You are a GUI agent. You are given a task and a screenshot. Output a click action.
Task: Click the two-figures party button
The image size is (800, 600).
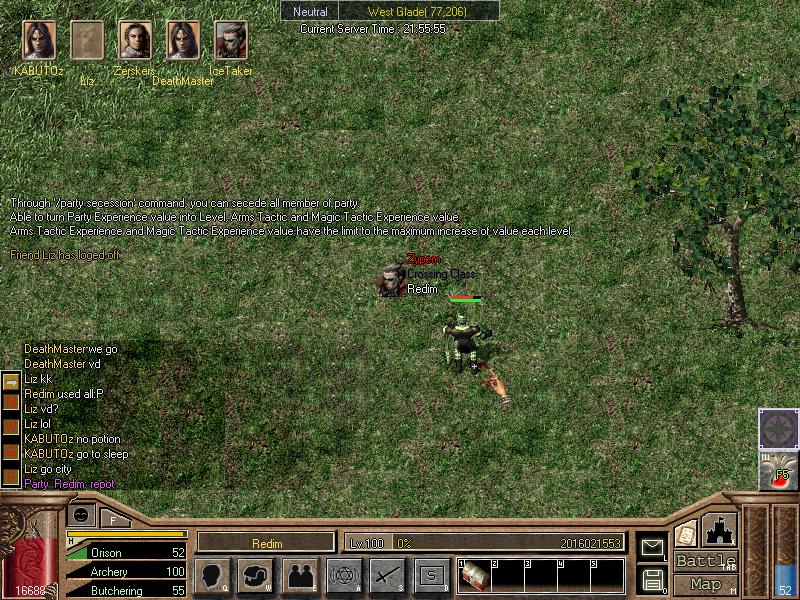[x=300, y=575]
